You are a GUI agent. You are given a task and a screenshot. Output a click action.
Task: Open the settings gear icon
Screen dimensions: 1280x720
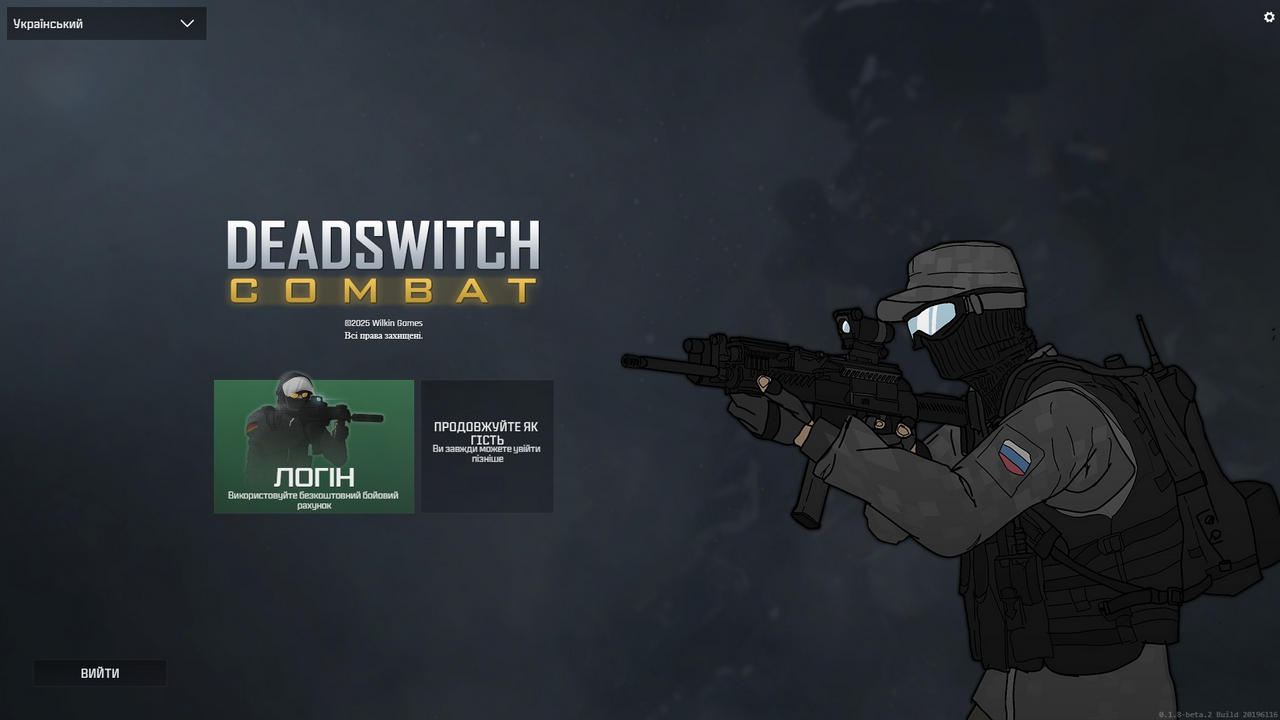pyautogui.click(x=1269, y=17)
